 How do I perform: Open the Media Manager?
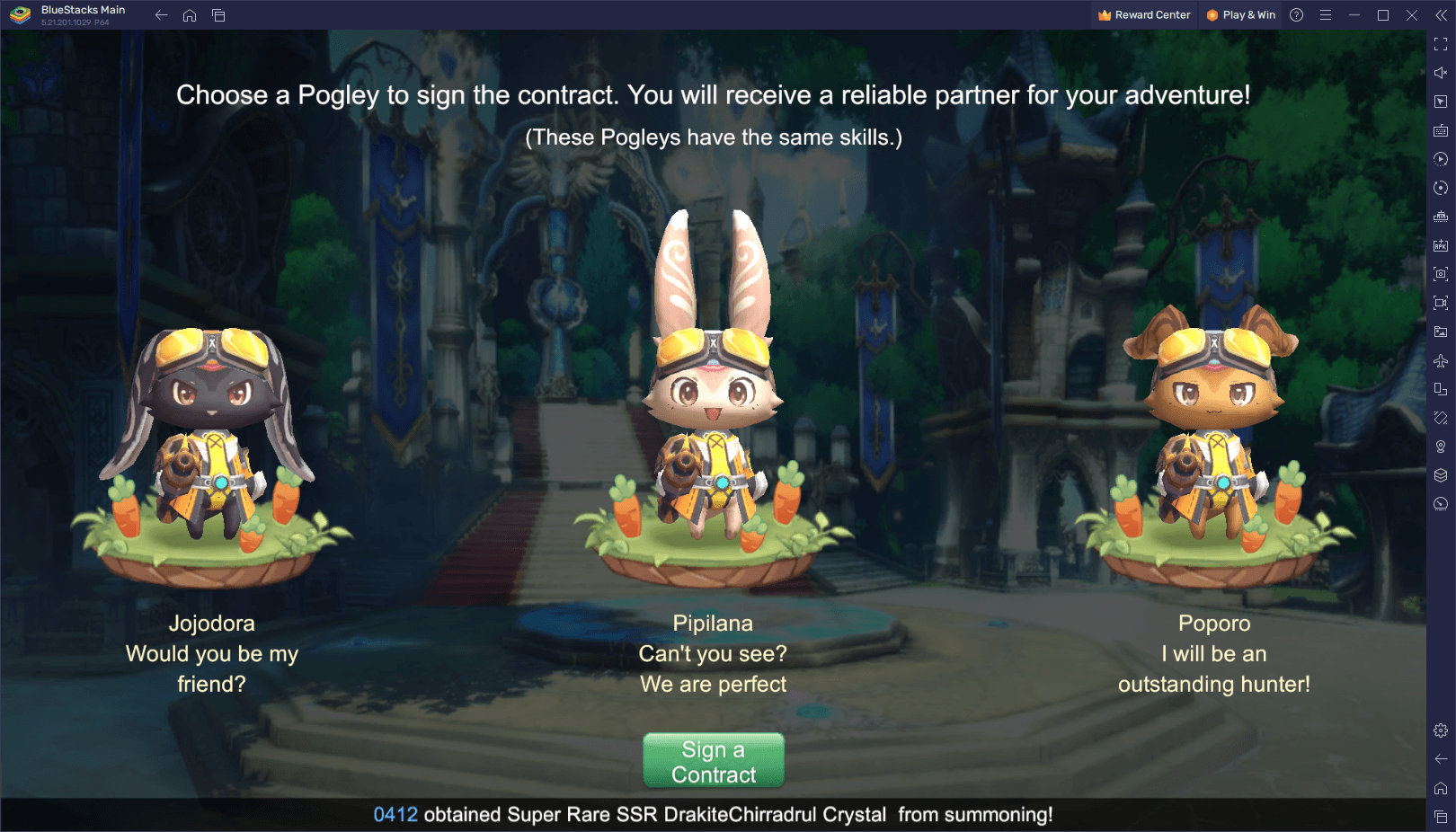coord(1440,332)
